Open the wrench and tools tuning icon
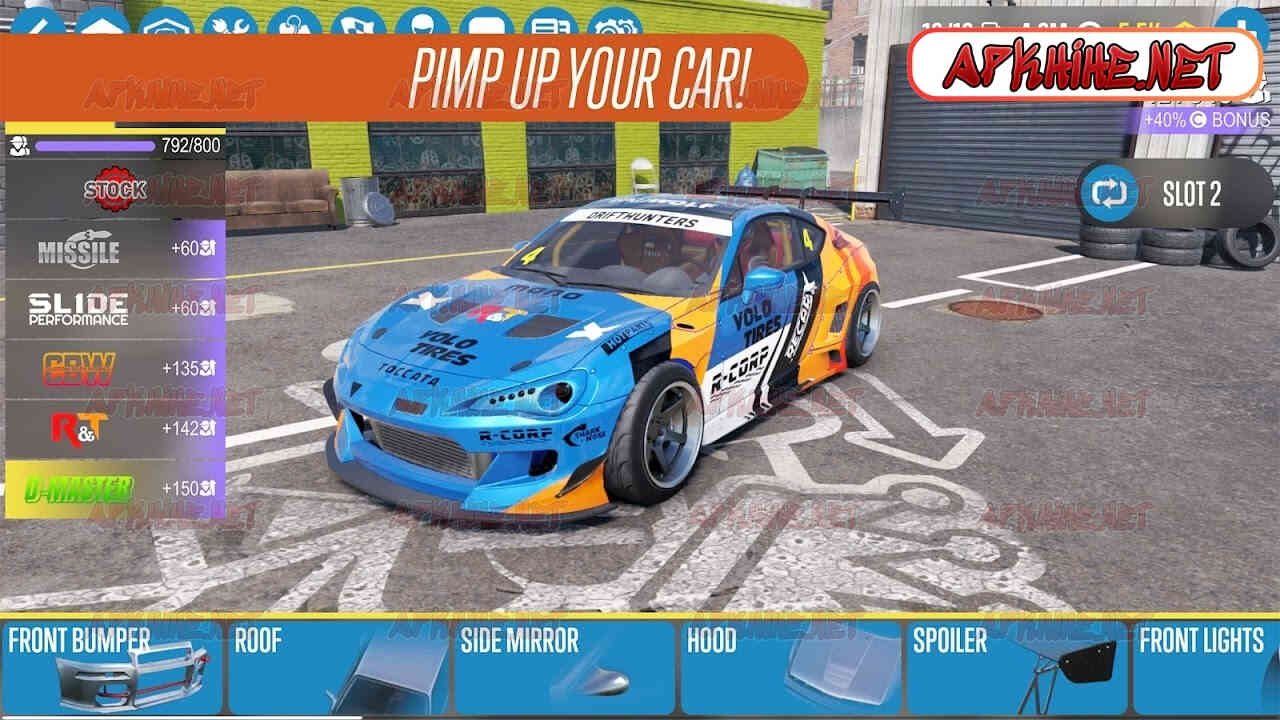The image size is (1280, 720). point(230,24)
